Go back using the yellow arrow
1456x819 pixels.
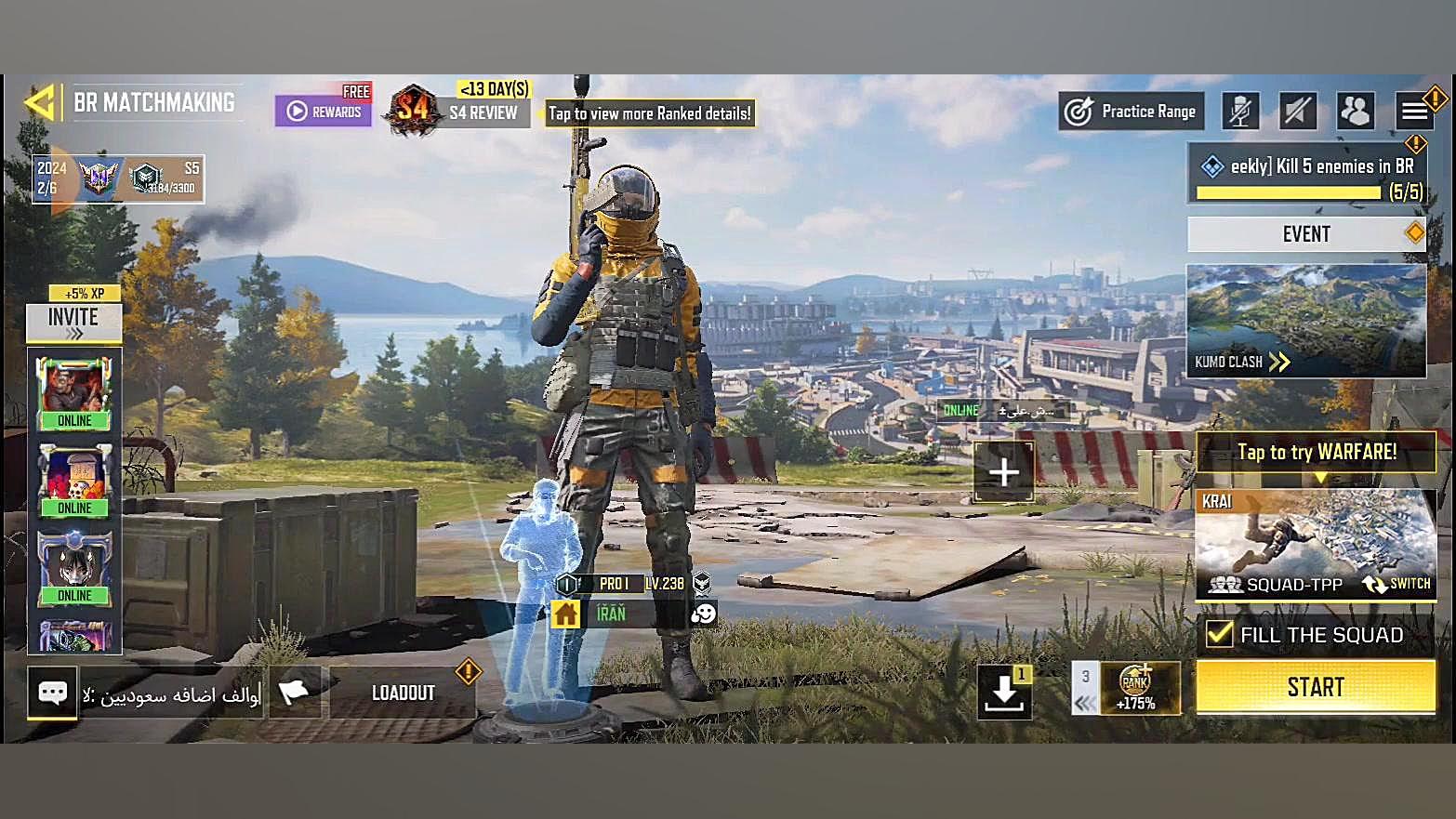40,102
